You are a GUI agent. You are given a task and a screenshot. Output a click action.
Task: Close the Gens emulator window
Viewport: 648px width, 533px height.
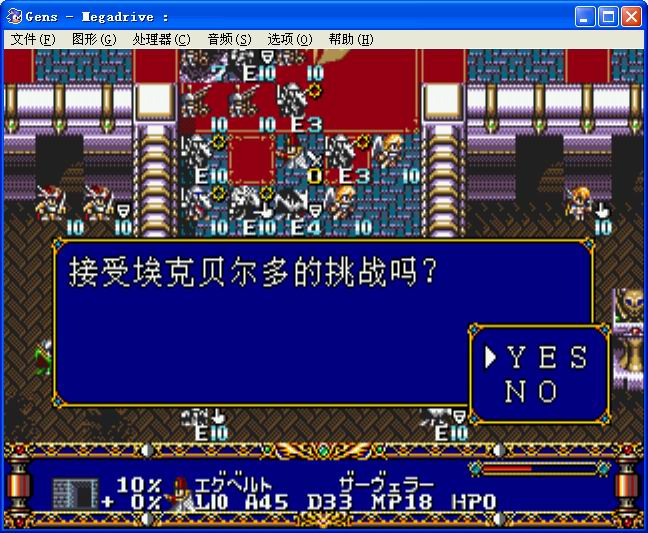pyautogui.click(x=631, y=16)
